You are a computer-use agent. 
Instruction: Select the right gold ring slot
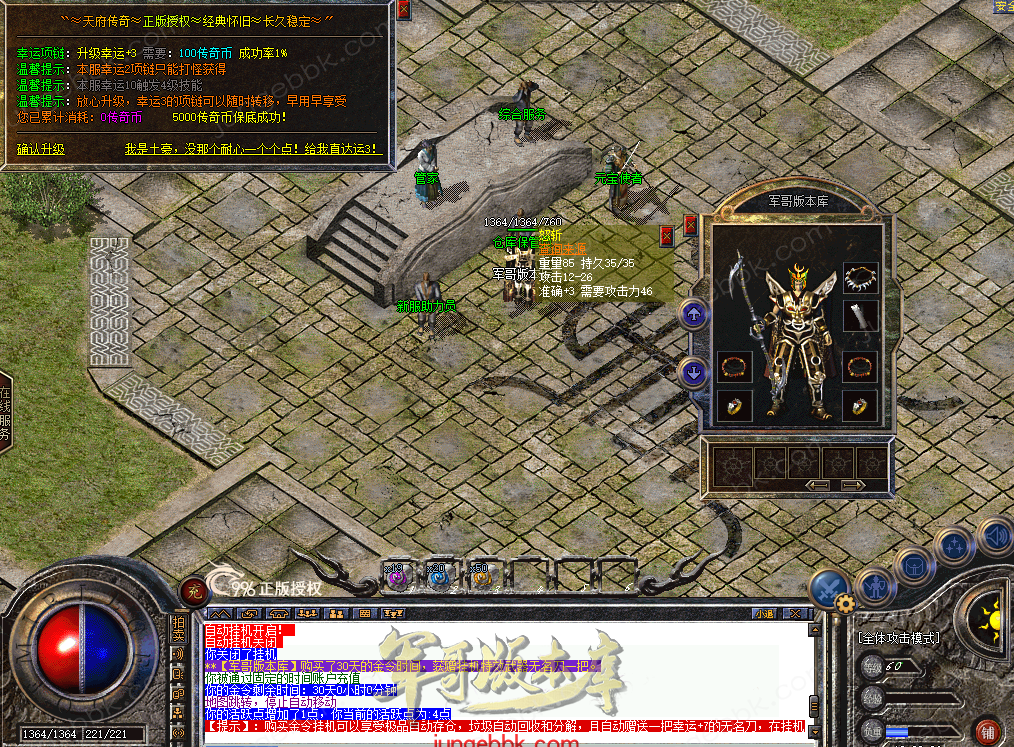click(x=860, y=404)
